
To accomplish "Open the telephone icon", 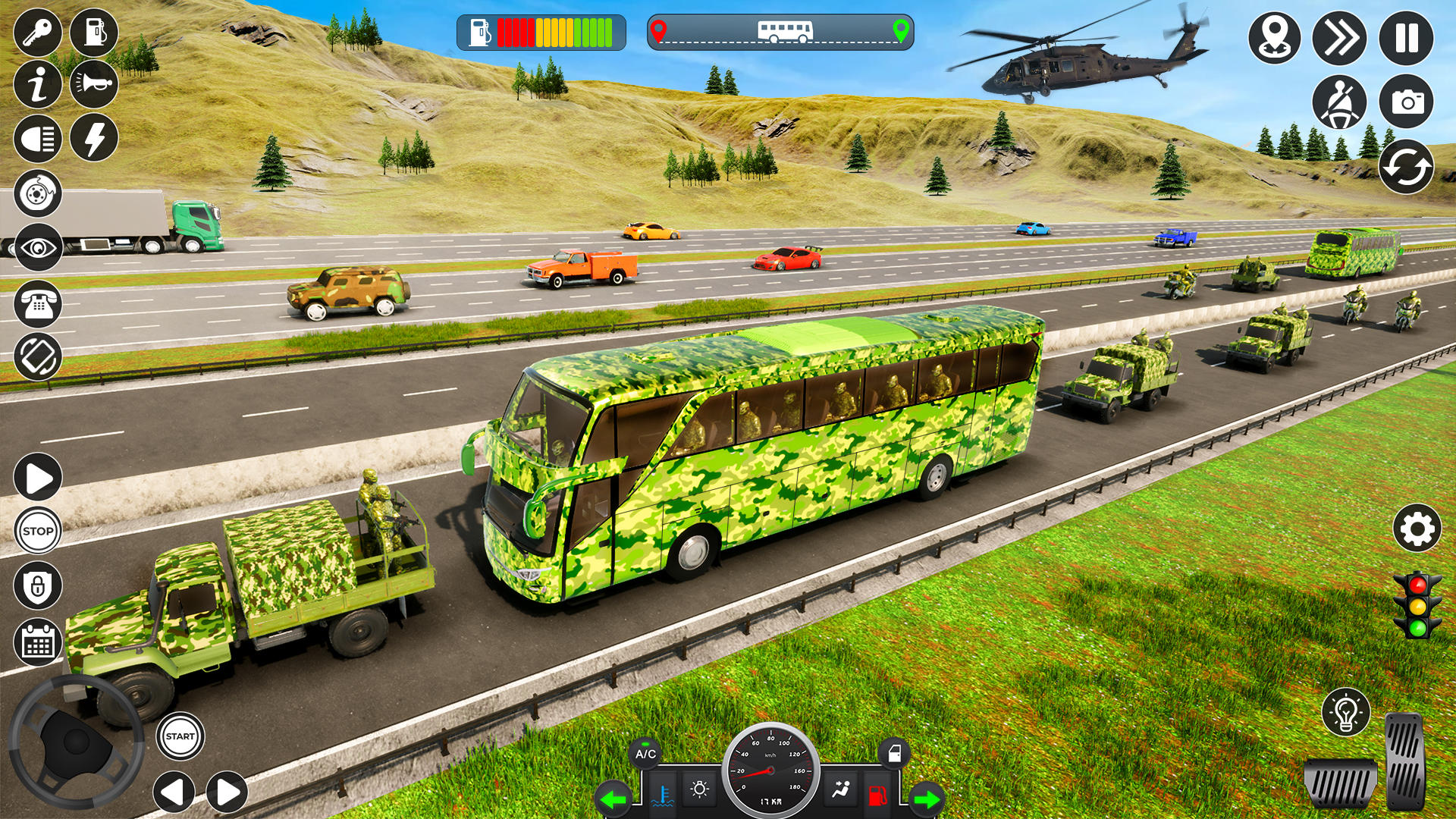I will pyautogui.click(x=38, y=303).
